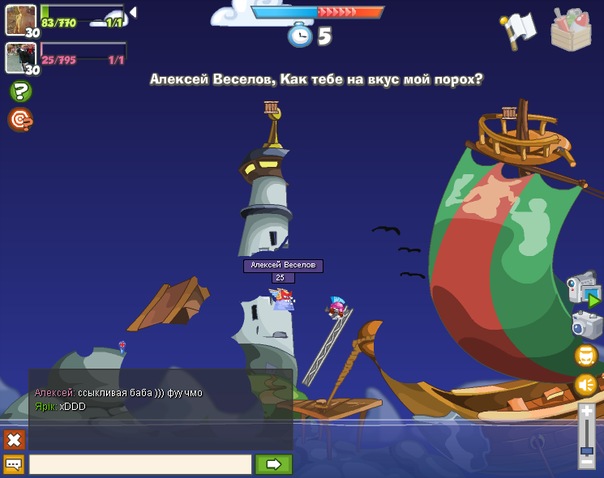The height and width of the screenshot is (478, 604).
Task: Click the round orange chat-face button
Action: pos(586,355)
